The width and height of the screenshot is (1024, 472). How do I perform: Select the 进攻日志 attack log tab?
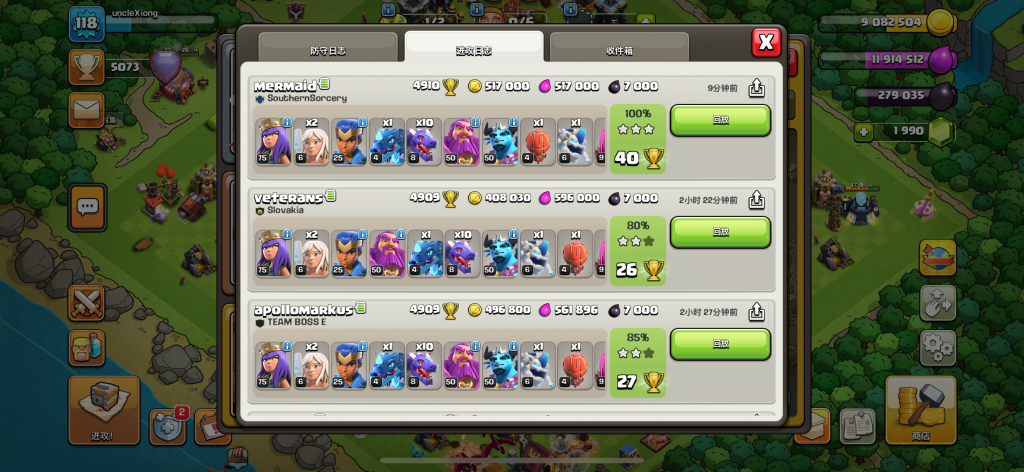[474, 49]
